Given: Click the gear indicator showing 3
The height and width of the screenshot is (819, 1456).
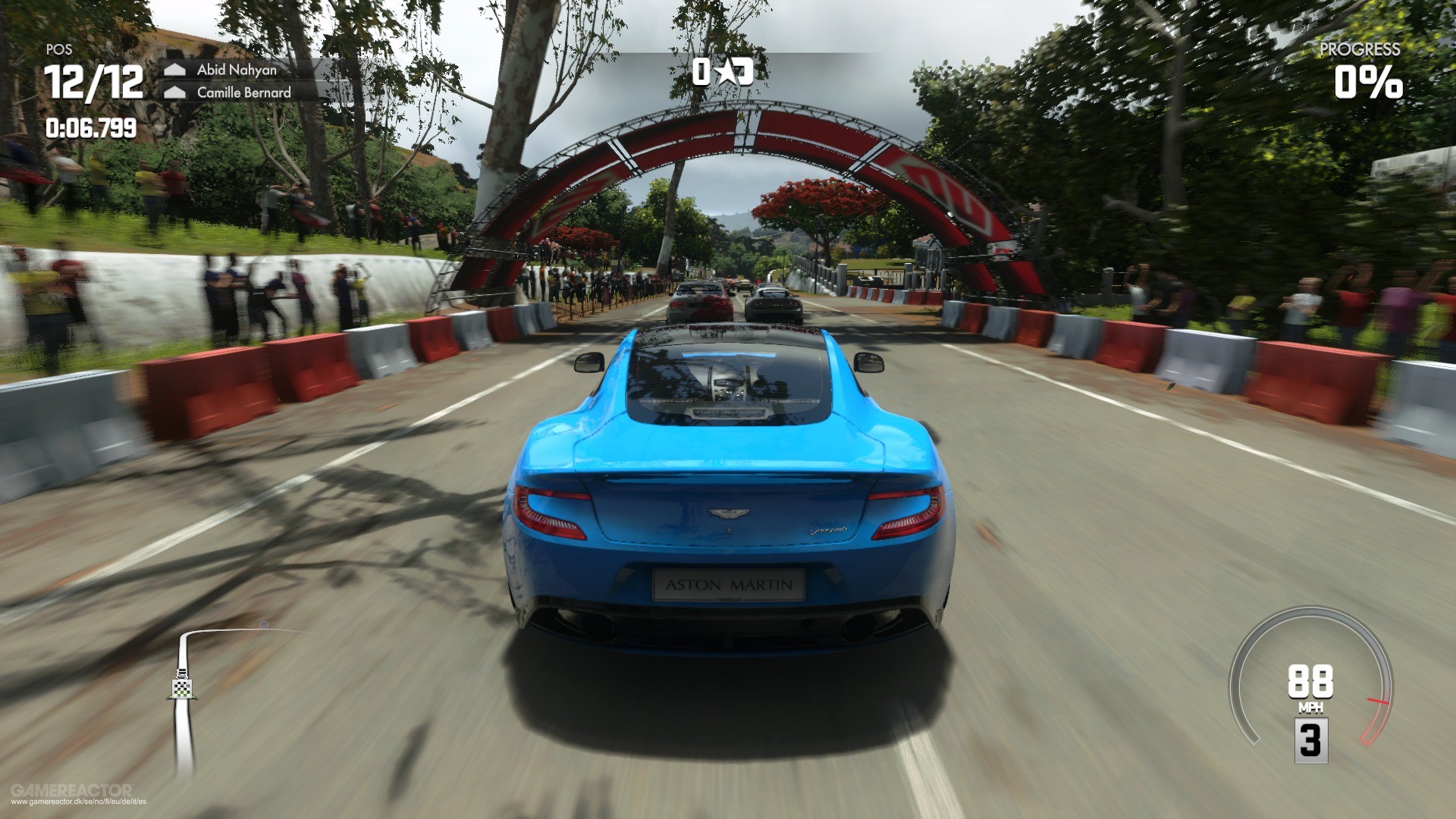Looking at the screenshot, I should click(1310, 741).
